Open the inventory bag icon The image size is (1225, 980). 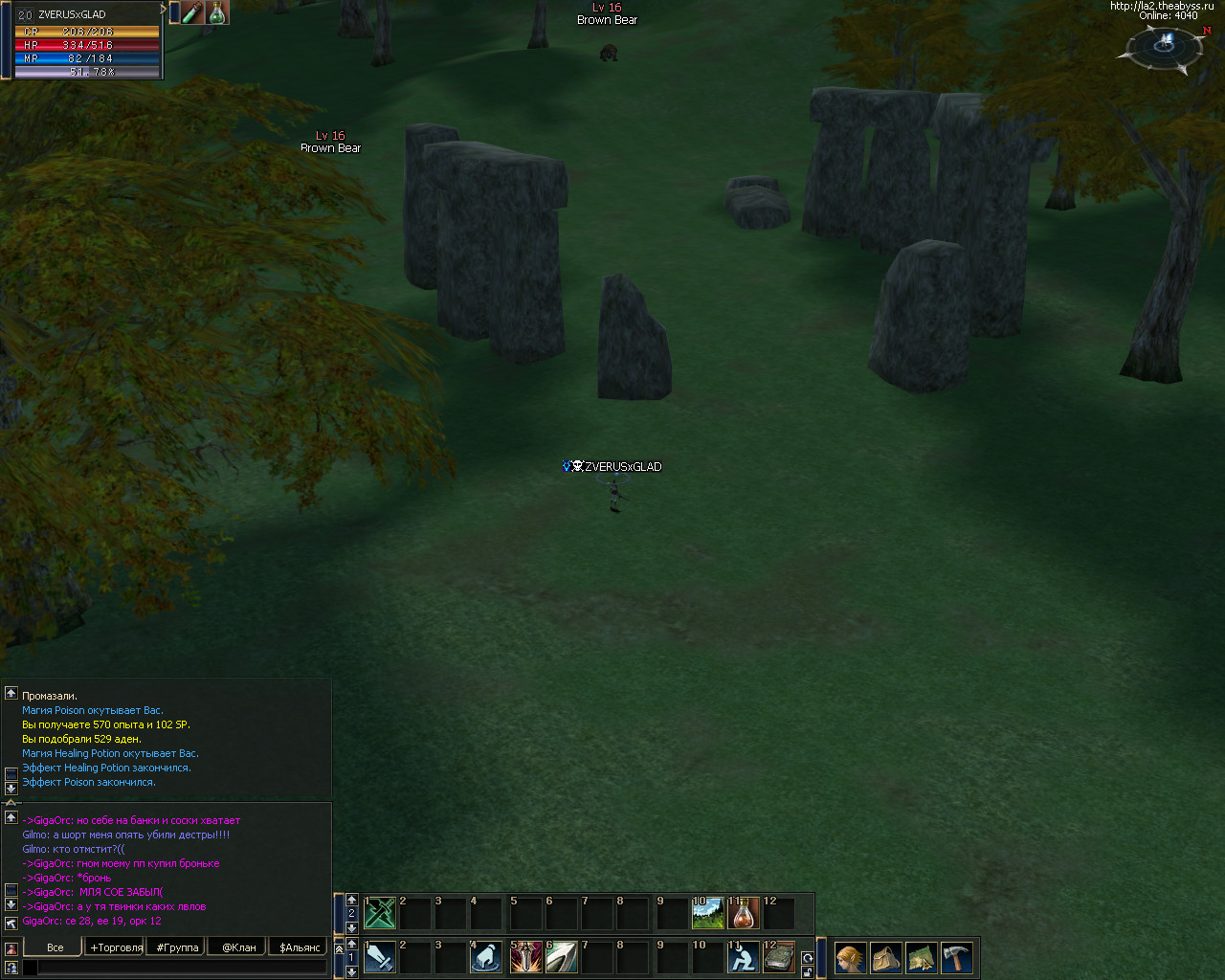coord(885,957)
